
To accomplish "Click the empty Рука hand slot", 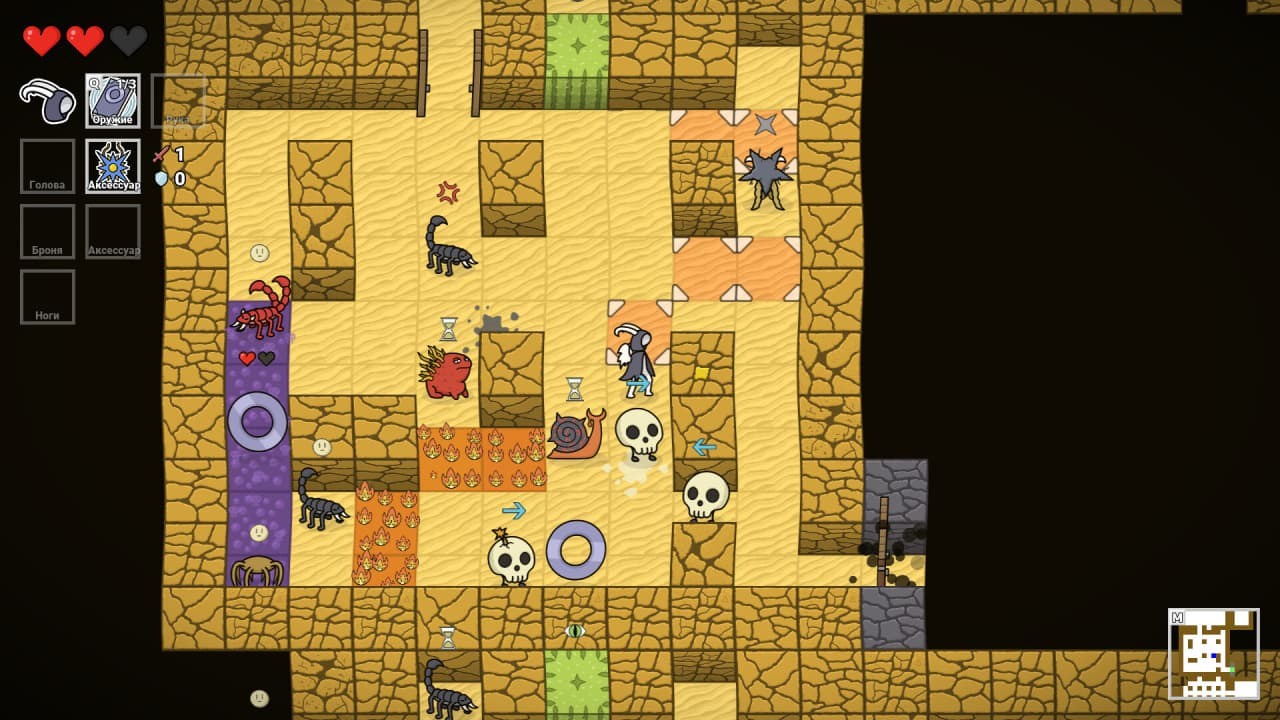I will pos(180,98).
